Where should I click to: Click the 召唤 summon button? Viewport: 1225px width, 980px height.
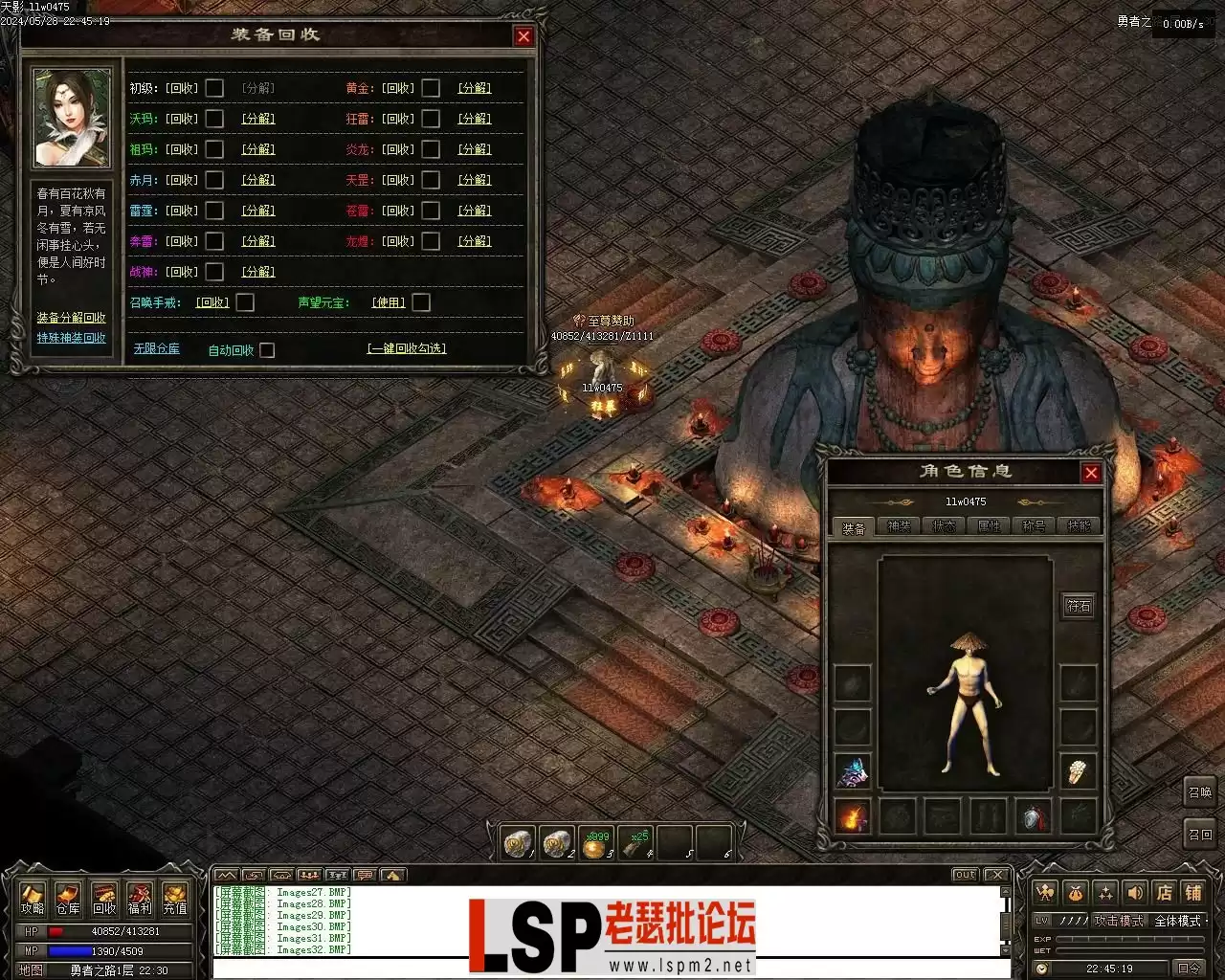[x=1199, y=792]
